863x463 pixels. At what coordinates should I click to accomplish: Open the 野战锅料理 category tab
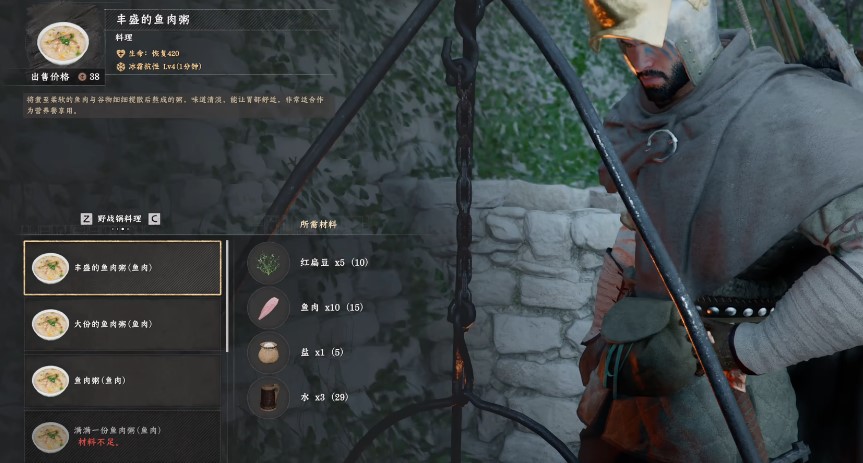tap(120, 218)
